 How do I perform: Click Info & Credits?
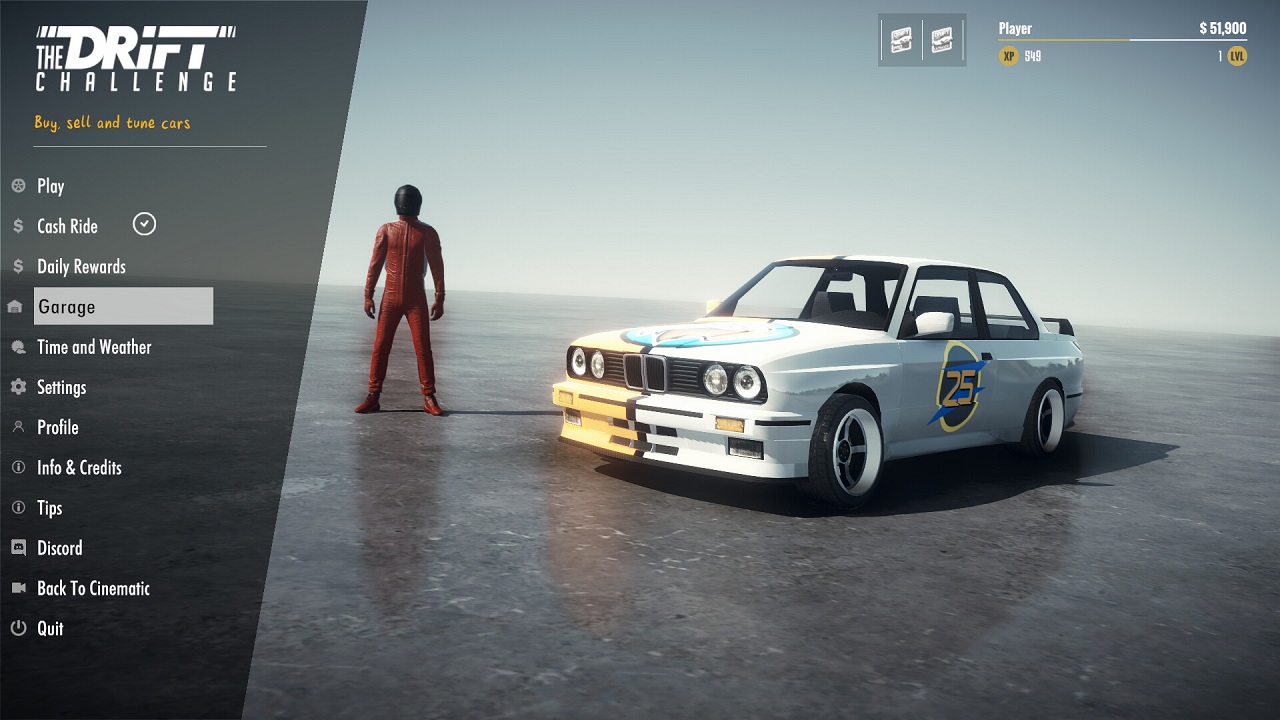click(80, 467)
